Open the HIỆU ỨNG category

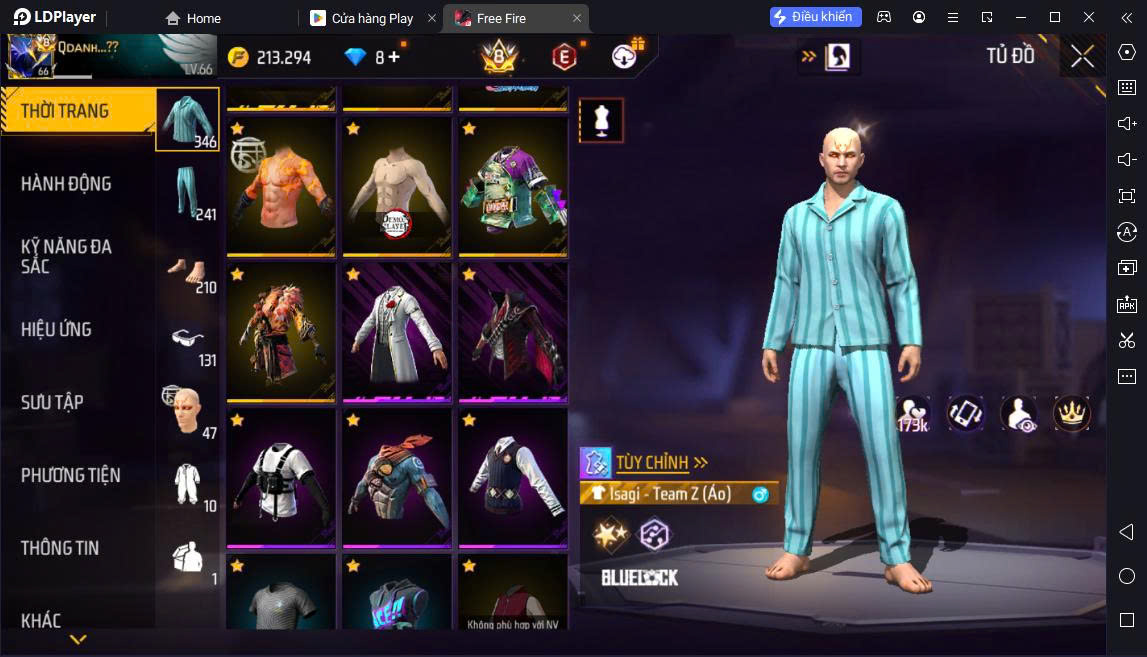tap(56, 329)
